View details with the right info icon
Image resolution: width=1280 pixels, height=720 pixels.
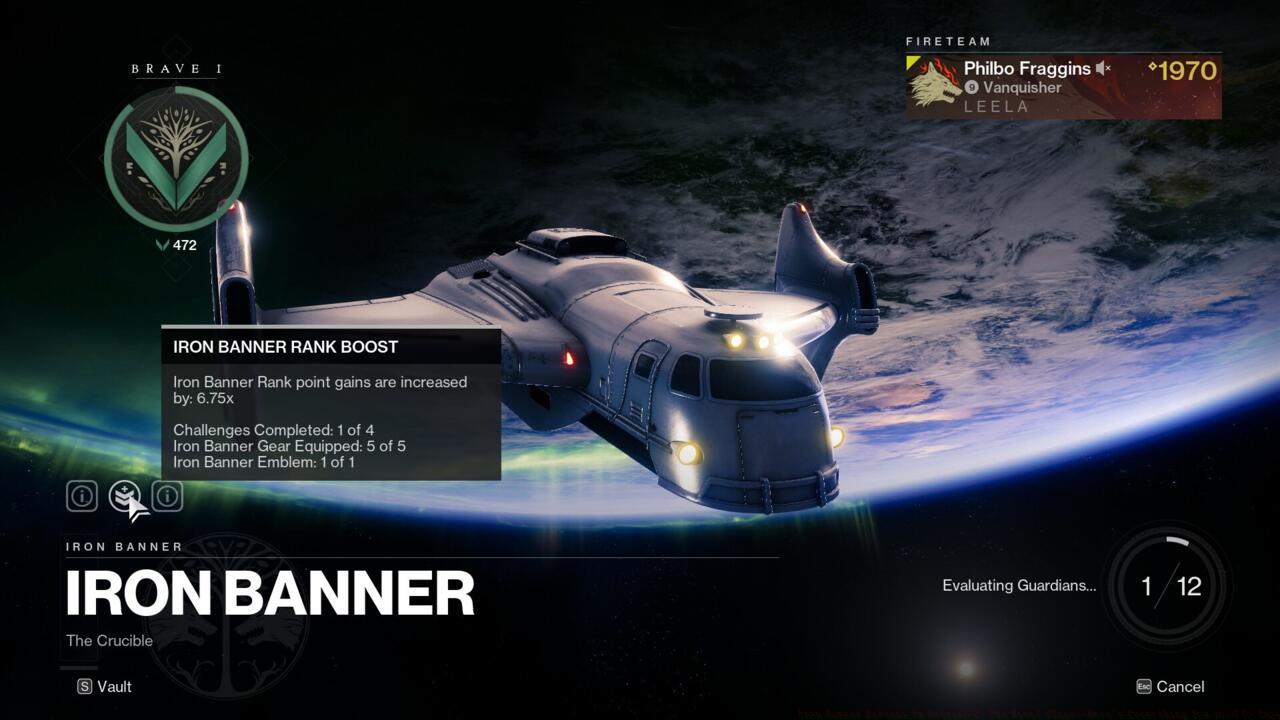tap(166, 496)
